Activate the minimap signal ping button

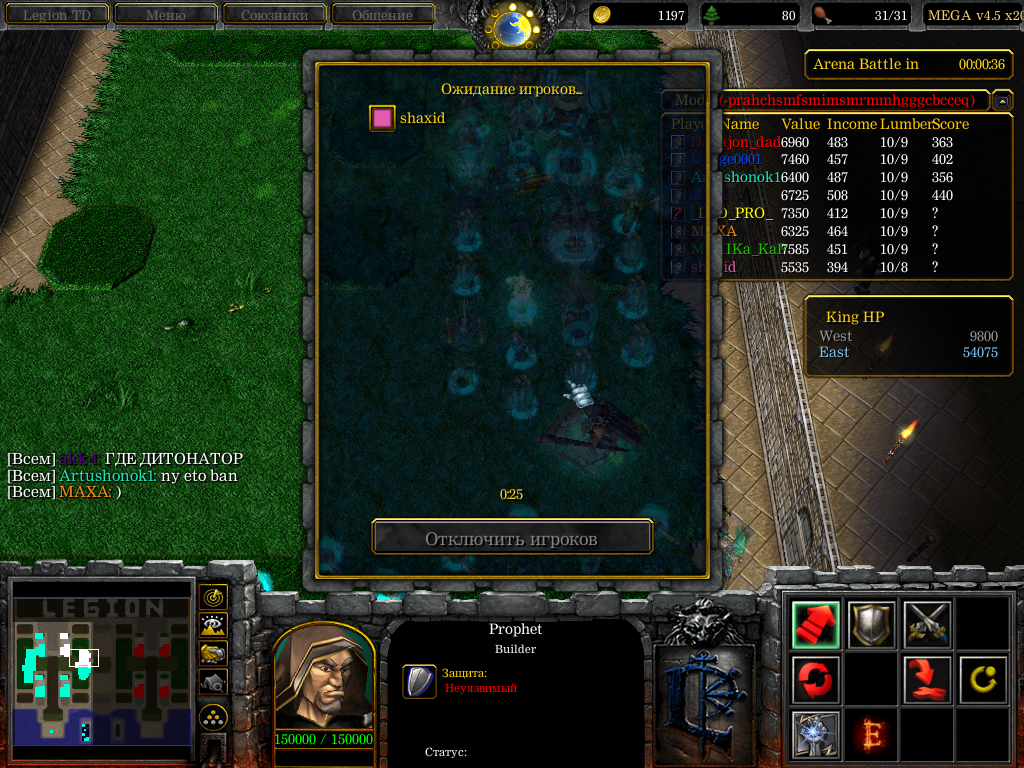tap(213, 597)
